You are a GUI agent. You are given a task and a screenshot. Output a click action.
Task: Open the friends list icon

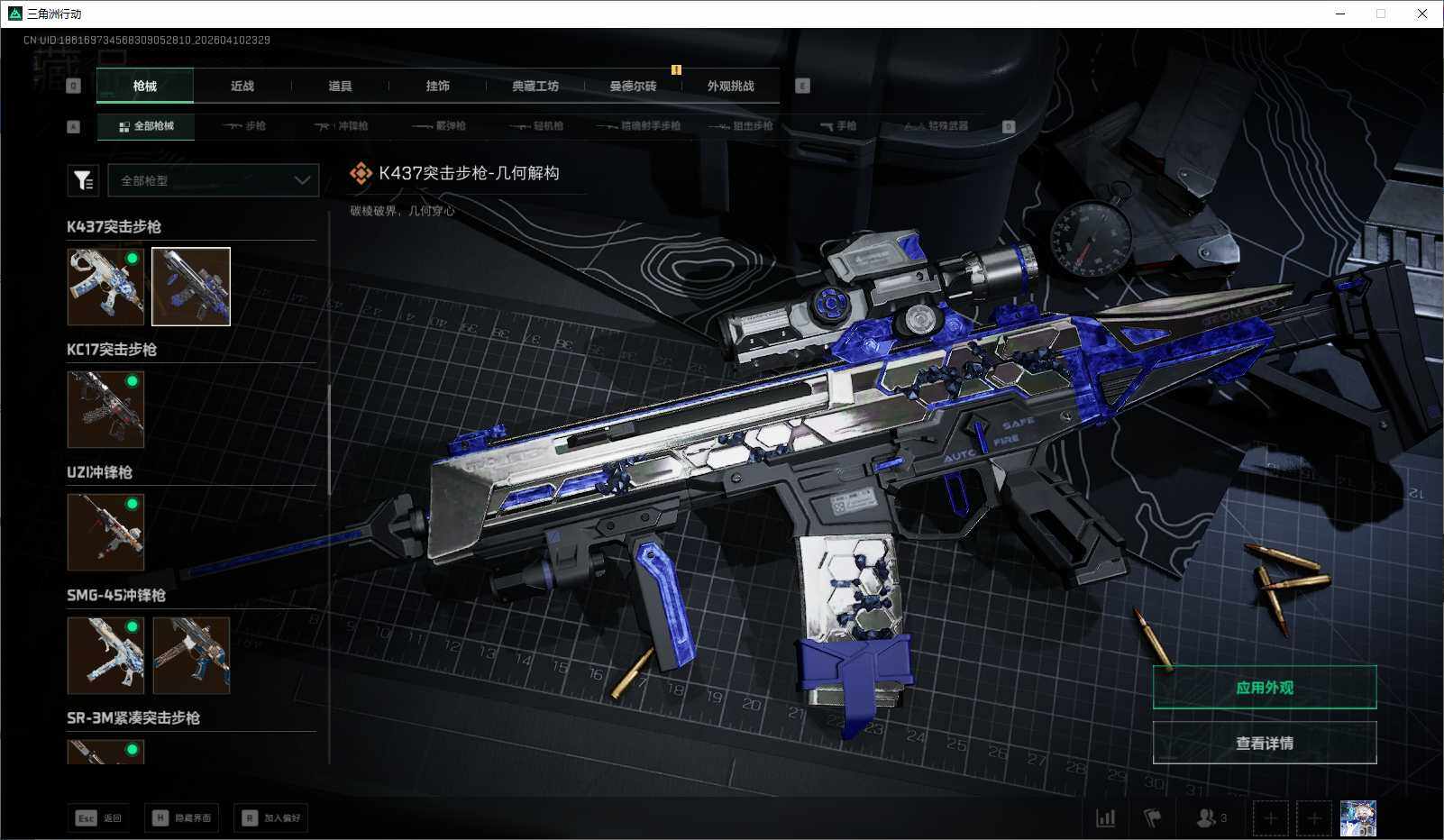tap(1211, 818)
